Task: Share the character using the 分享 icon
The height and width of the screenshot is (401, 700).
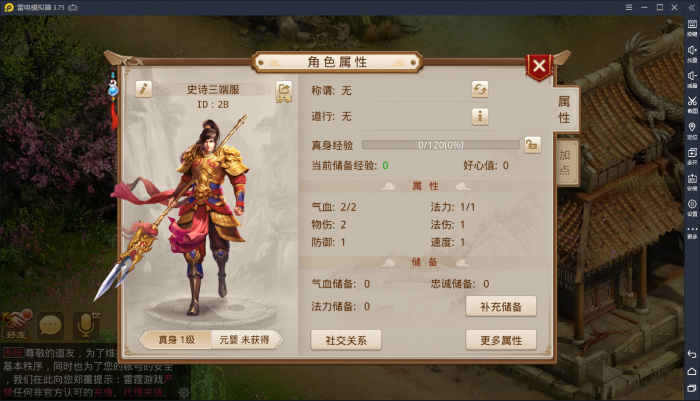Action: click(x=284, y=91)
